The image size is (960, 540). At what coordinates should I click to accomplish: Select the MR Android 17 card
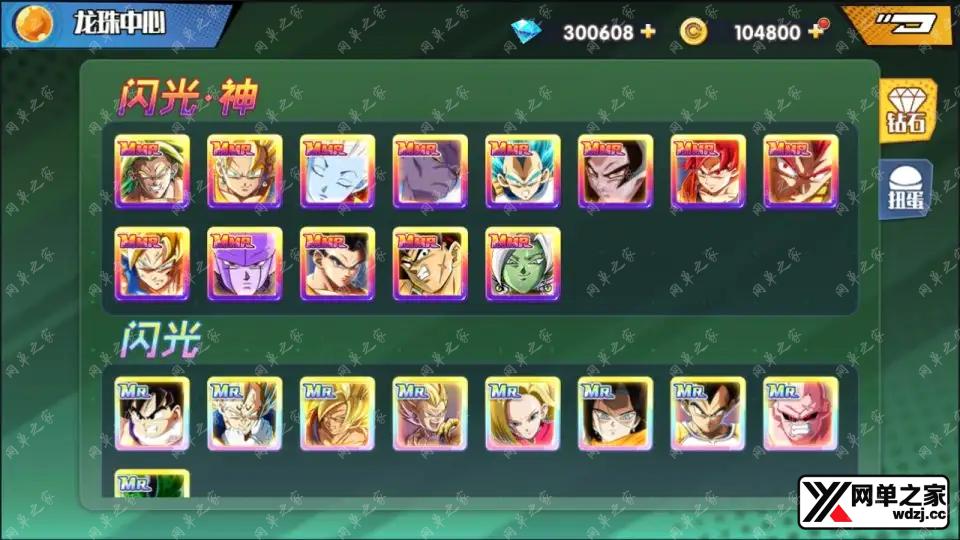615,413
